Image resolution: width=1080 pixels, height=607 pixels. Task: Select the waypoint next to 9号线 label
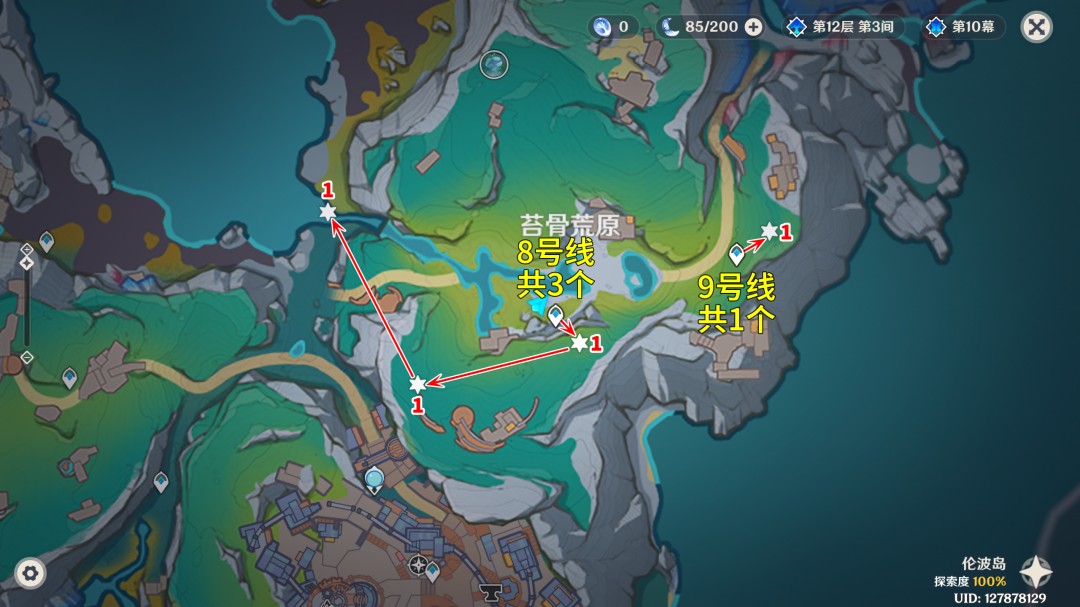coord(737,253)
